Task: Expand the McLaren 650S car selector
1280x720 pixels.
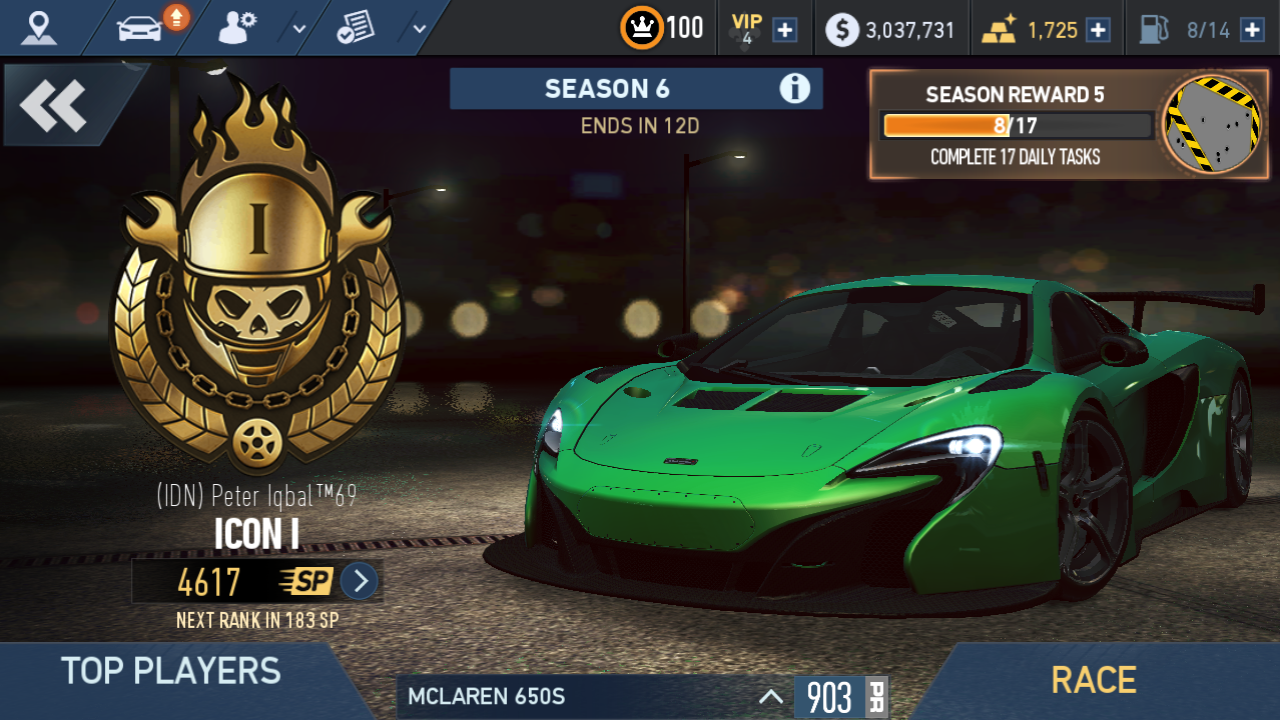Action: pos(770,697)
